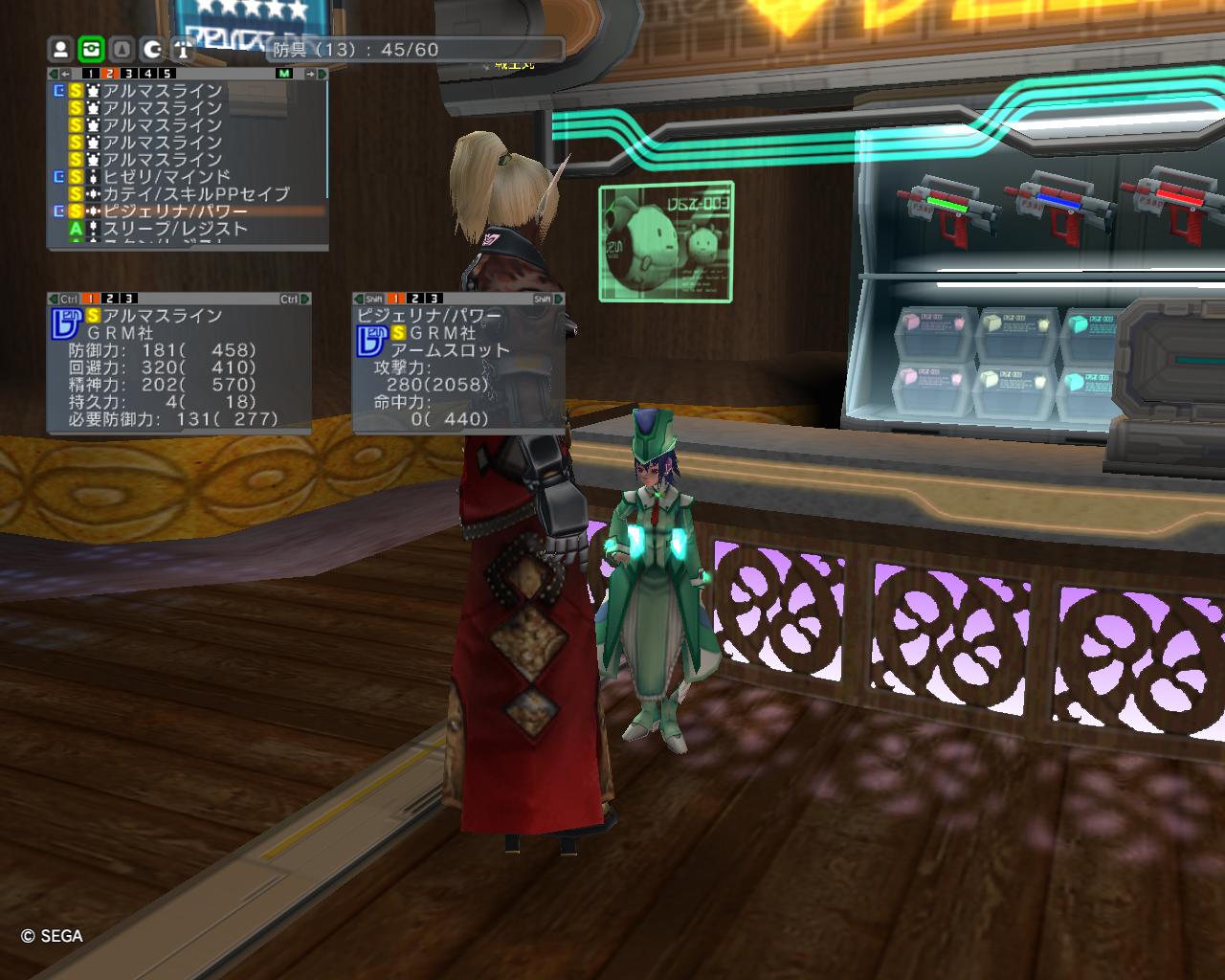This screenshot has width=1225, height=980.
Task: Choose カテイ/スキルPPセイブ from the list
Action: tap(195, 194)
